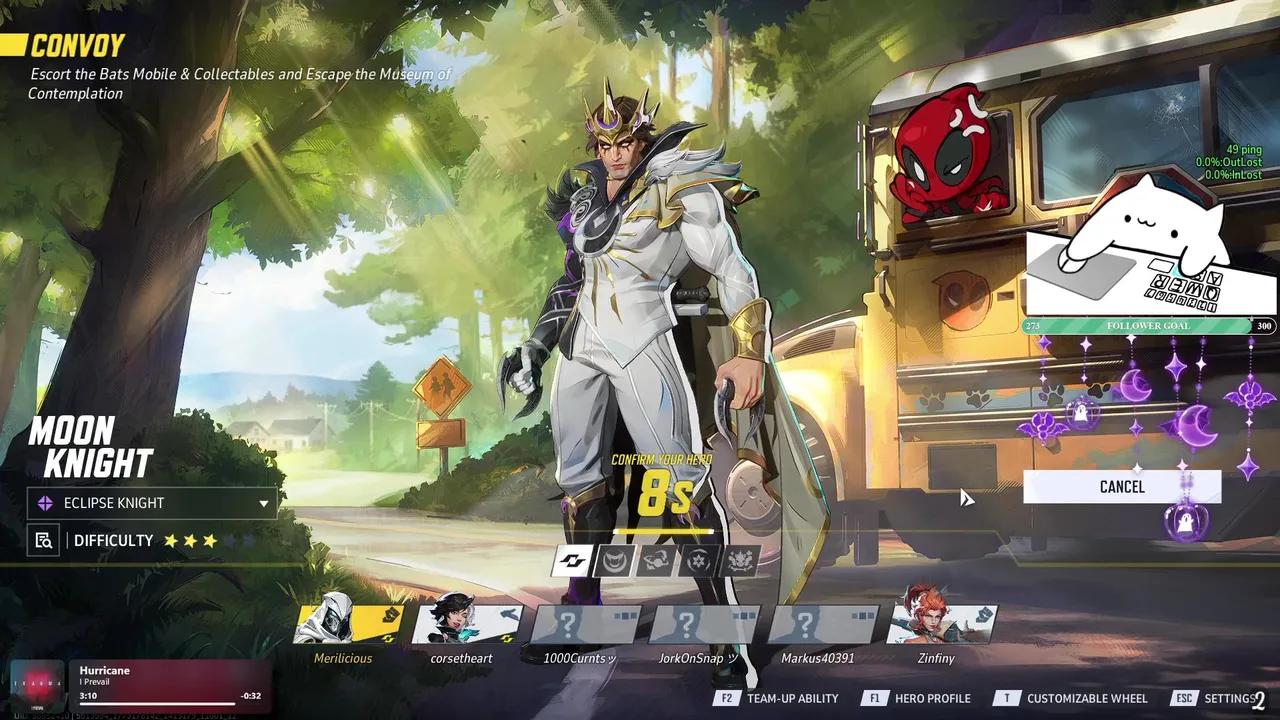Click the Cancel button

1121,487
